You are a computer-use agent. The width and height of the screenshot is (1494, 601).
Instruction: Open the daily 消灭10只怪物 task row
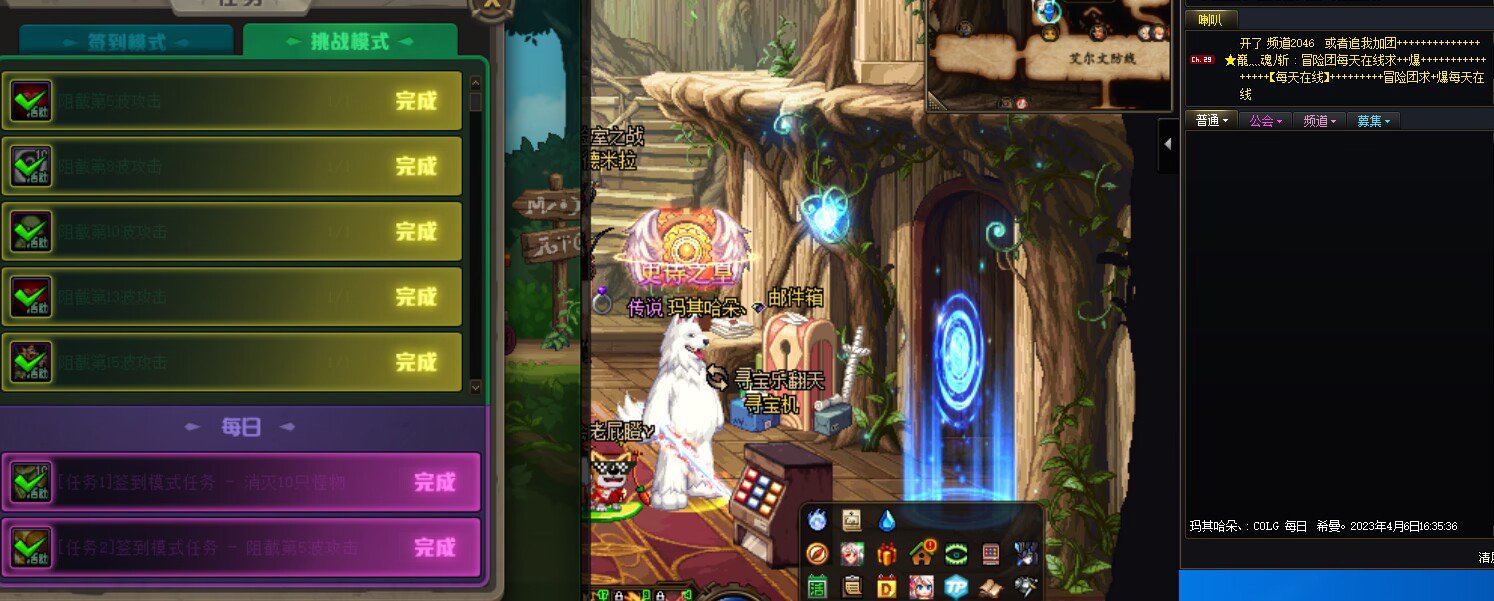(241, 482)
